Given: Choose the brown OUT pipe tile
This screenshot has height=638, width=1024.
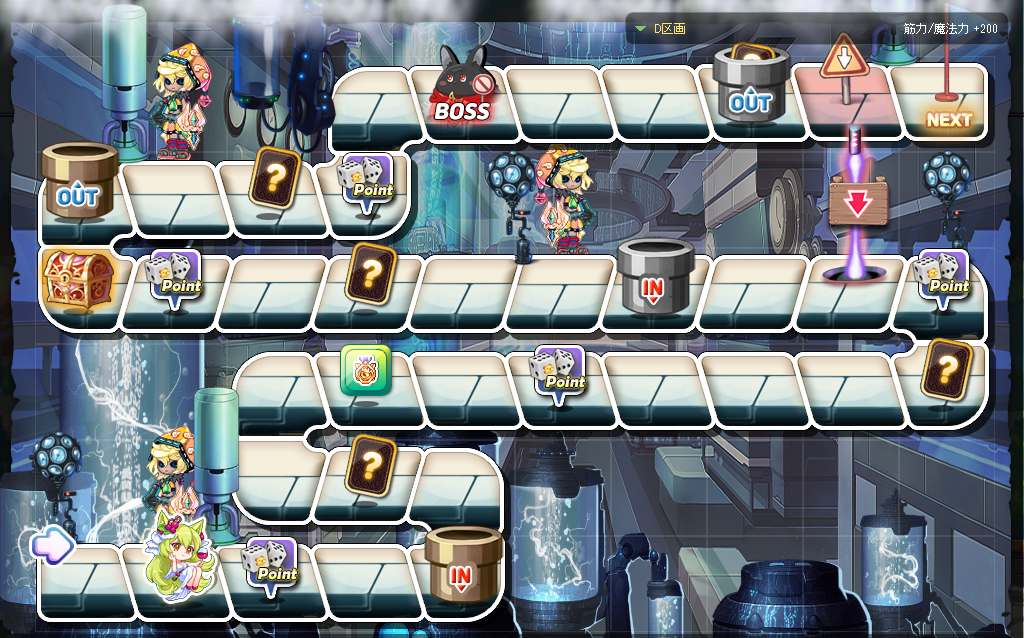Looking at the screenshot, I should tap(78, 180).
